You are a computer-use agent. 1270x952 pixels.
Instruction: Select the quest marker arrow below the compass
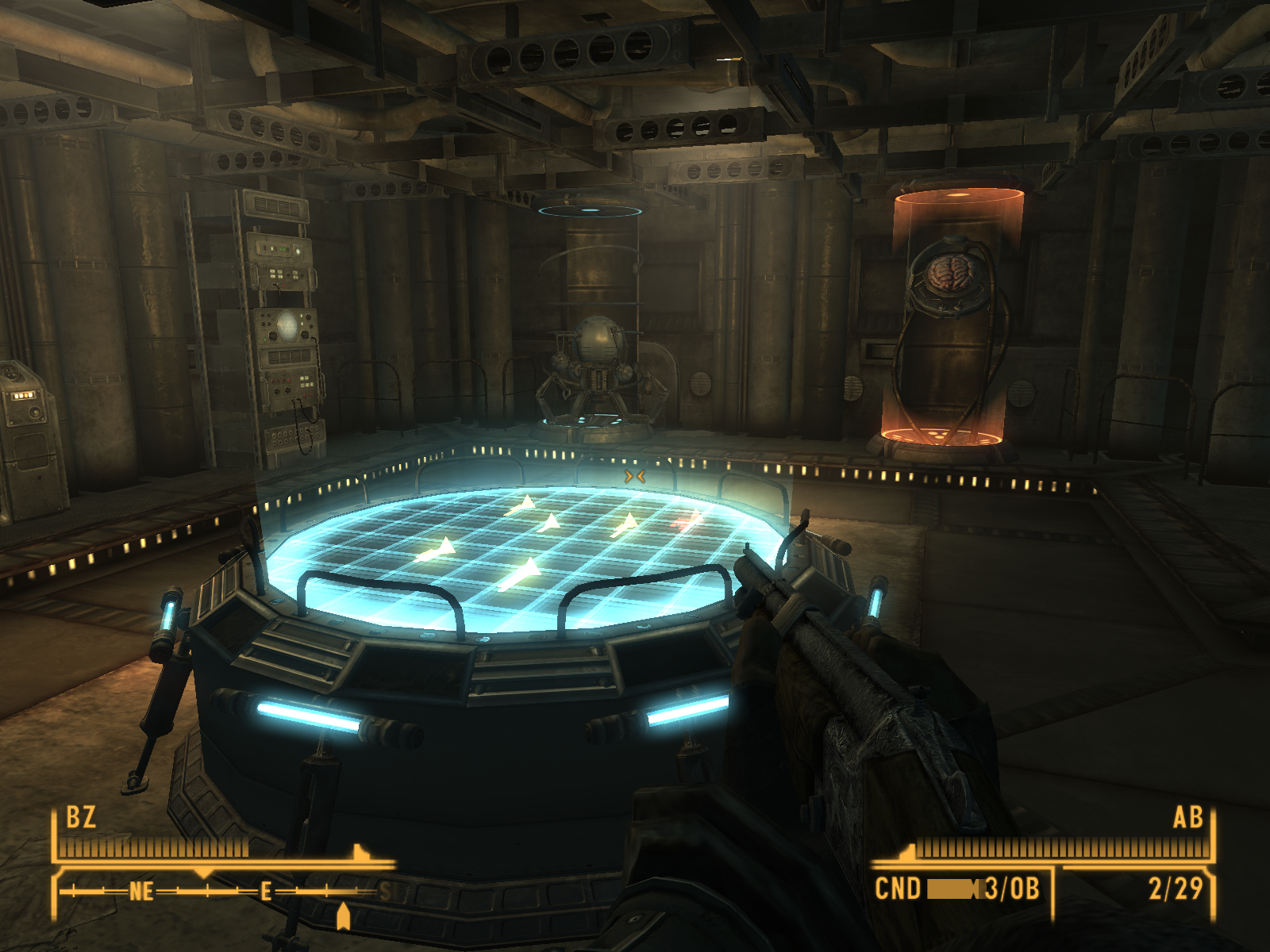(343, 916)
